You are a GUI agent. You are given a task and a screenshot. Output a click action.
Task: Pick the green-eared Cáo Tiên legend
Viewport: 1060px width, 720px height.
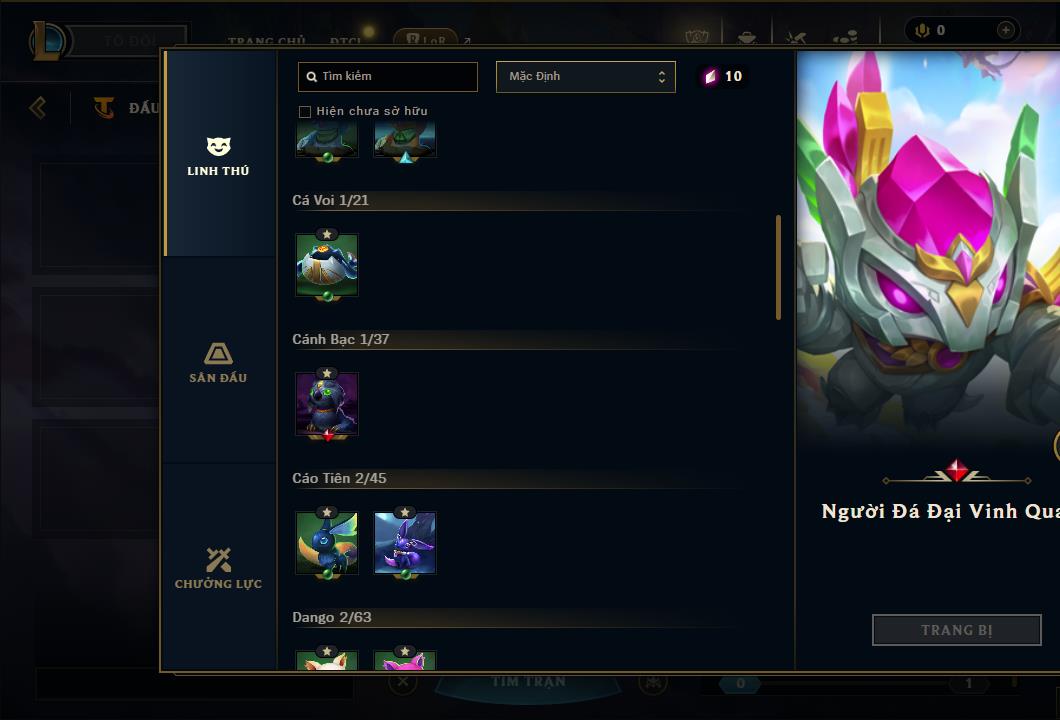[x=327, y=542]
